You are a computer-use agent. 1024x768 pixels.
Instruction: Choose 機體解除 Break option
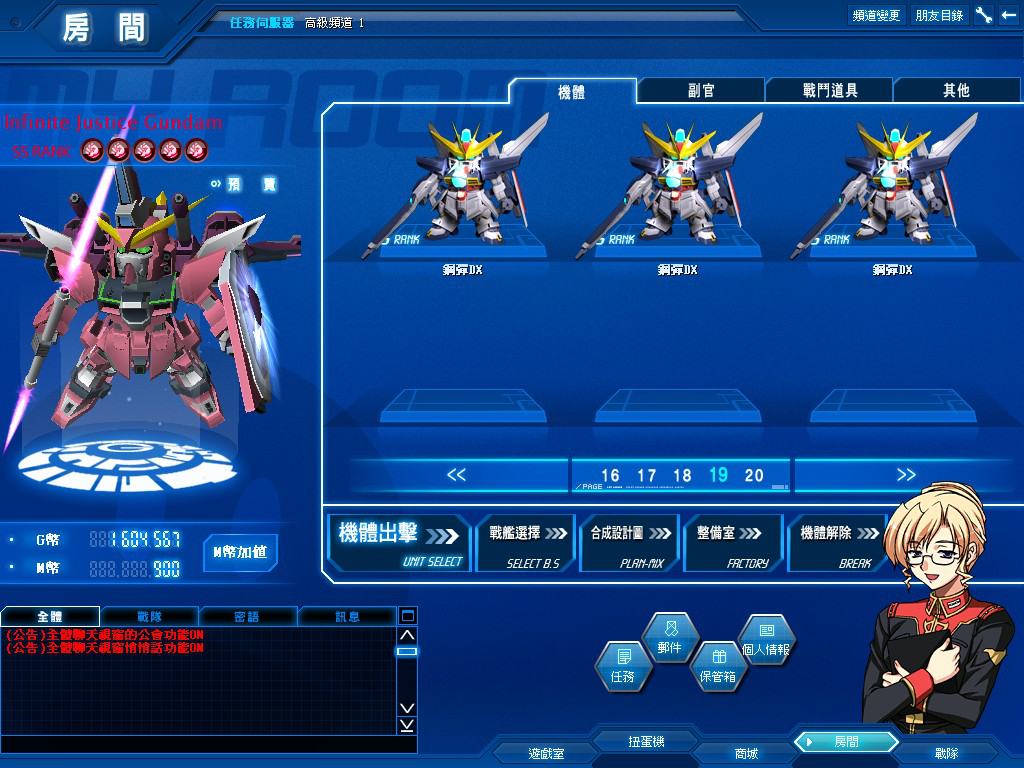click(836, 543)
